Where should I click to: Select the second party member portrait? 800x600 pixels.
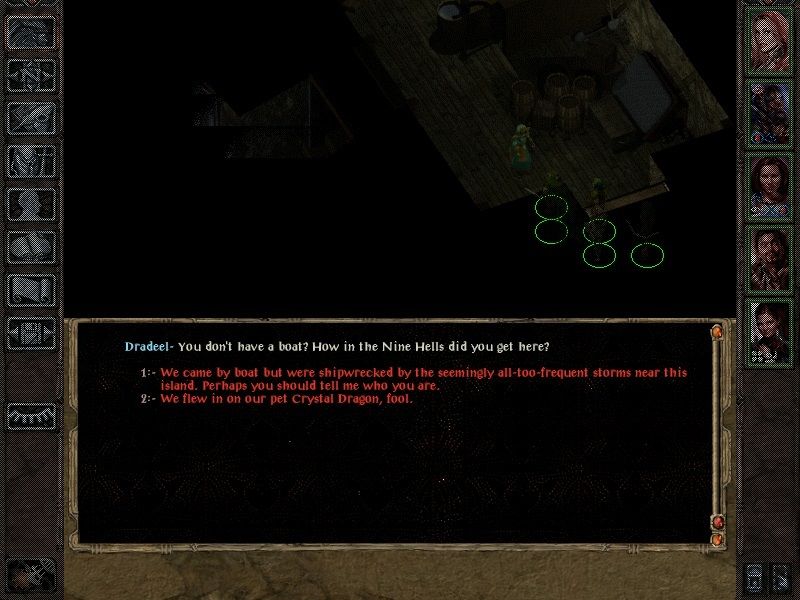[x=770, y=113]
